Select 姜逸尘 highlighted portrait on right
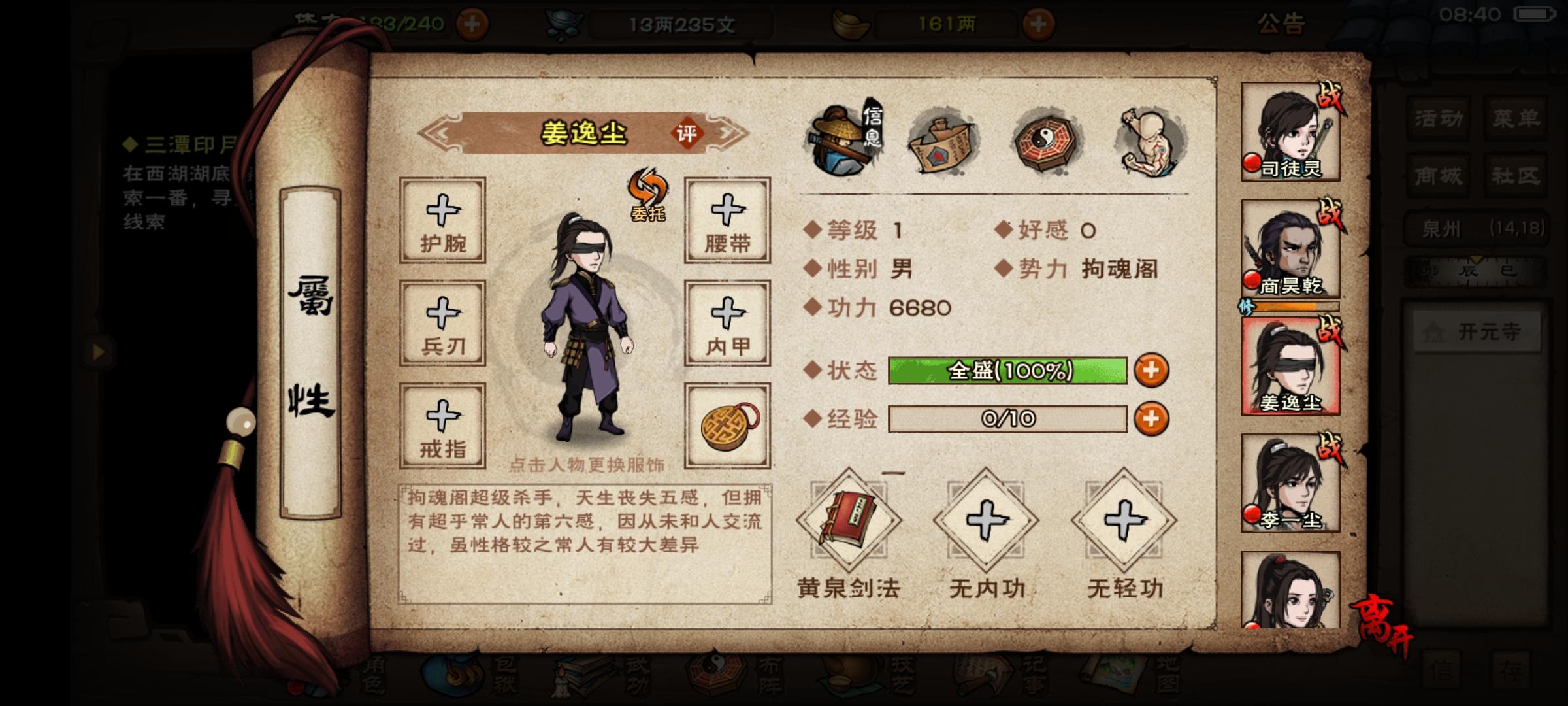 1290,366
